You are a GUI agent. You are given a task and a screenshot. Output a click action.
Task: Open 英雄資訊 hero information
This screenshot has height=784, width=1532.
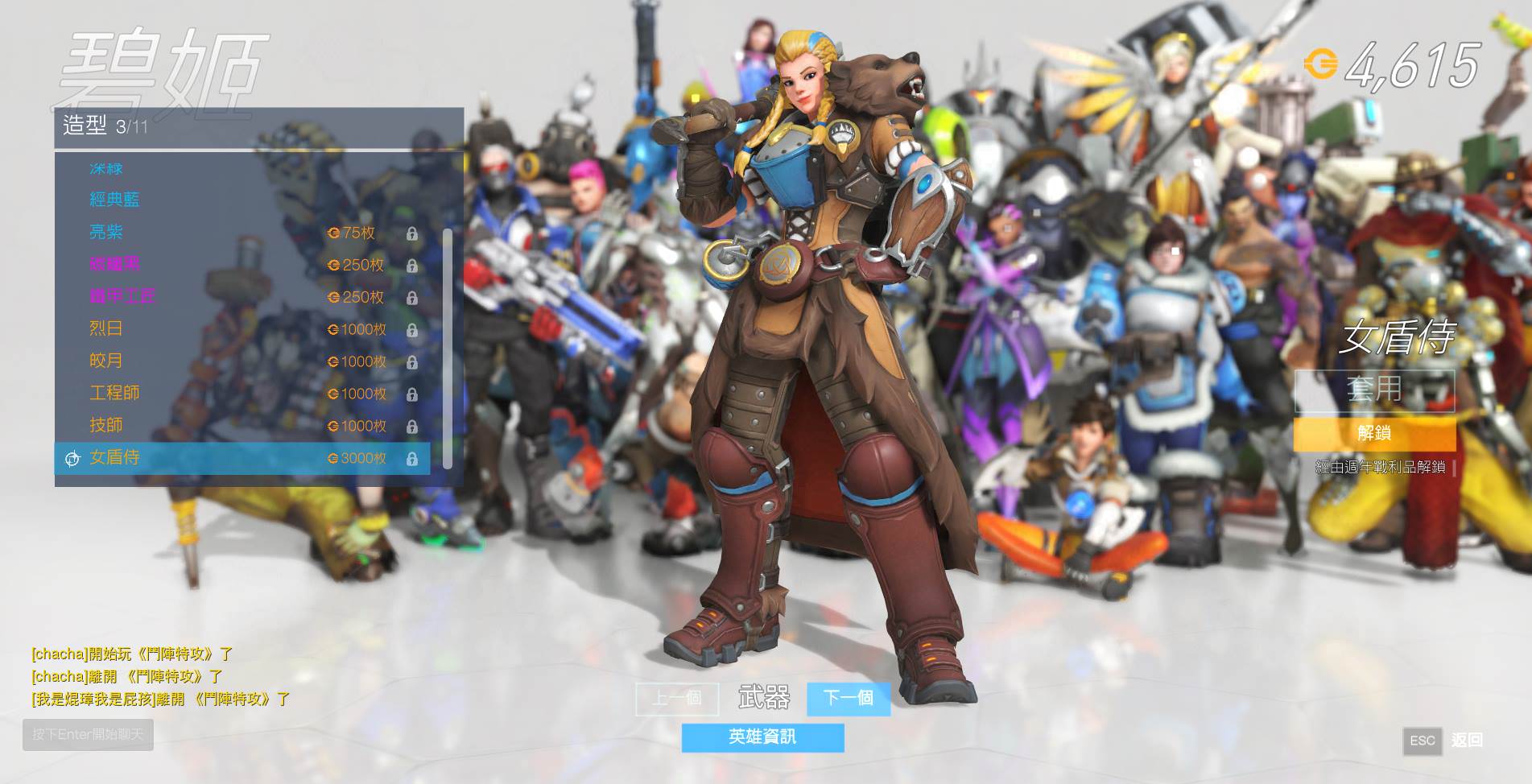(762, 736)
